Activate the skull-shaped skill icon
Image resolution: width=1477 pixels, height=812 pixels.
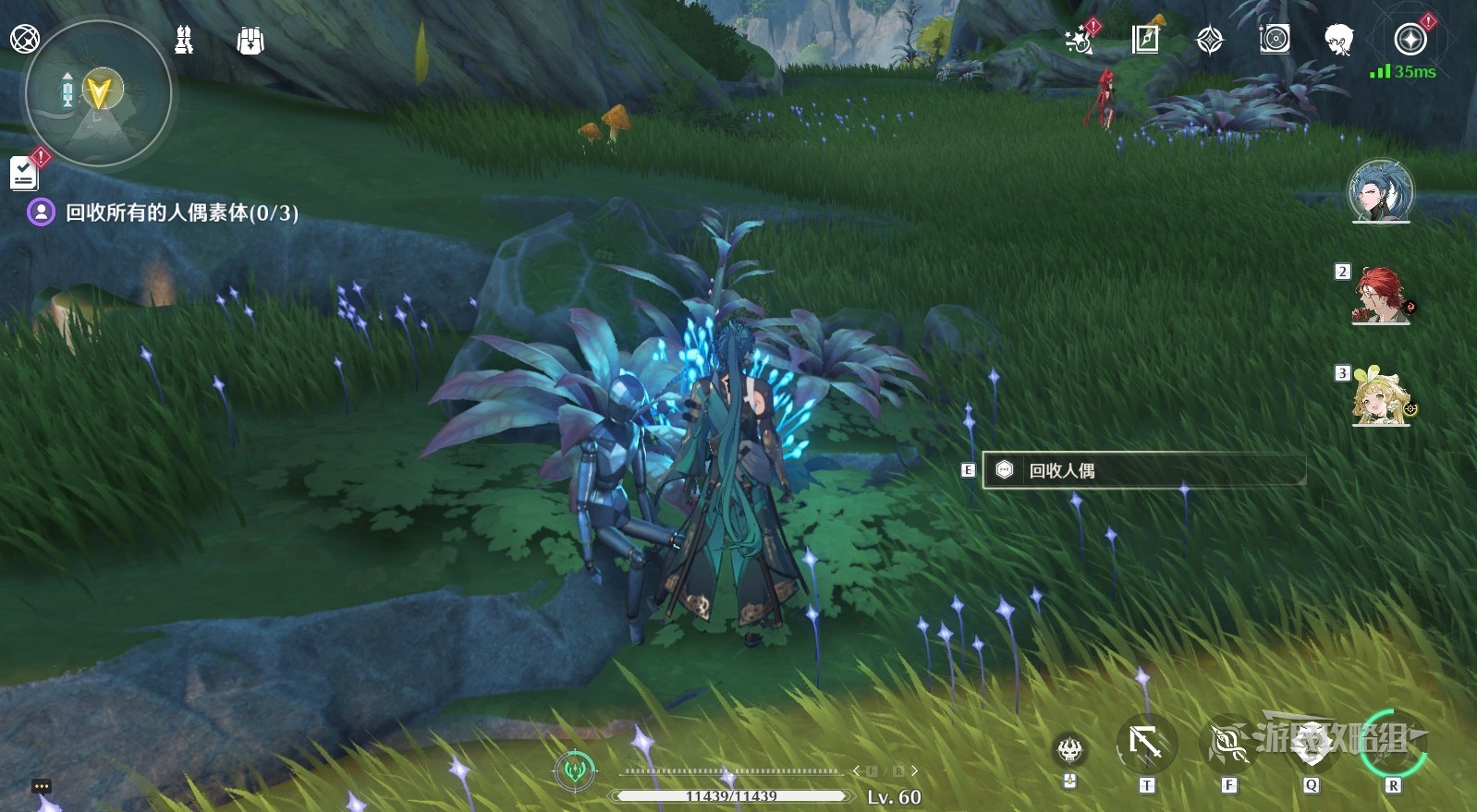1069,749
